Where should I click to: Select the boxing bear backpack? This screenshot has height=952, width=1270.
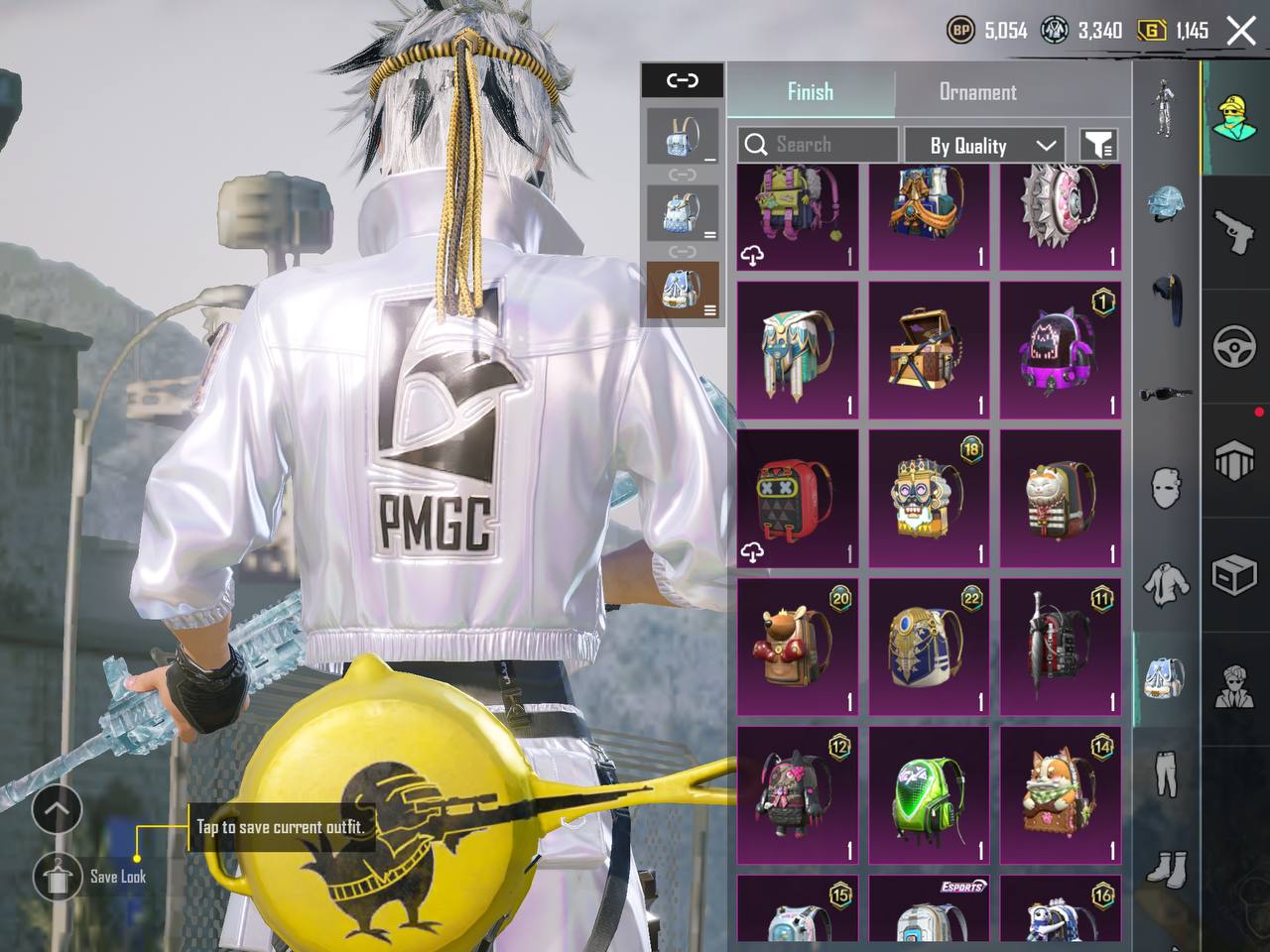pos(797,647)
